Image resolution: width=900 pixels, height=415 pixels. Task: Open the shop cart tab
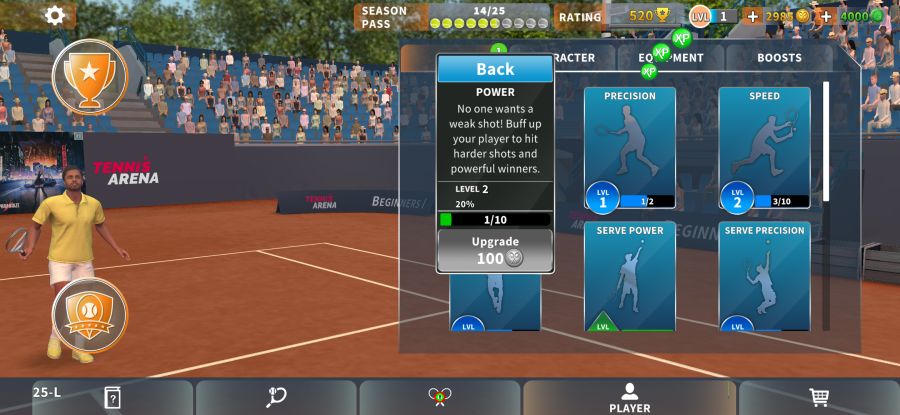click(x=819, y=397)
